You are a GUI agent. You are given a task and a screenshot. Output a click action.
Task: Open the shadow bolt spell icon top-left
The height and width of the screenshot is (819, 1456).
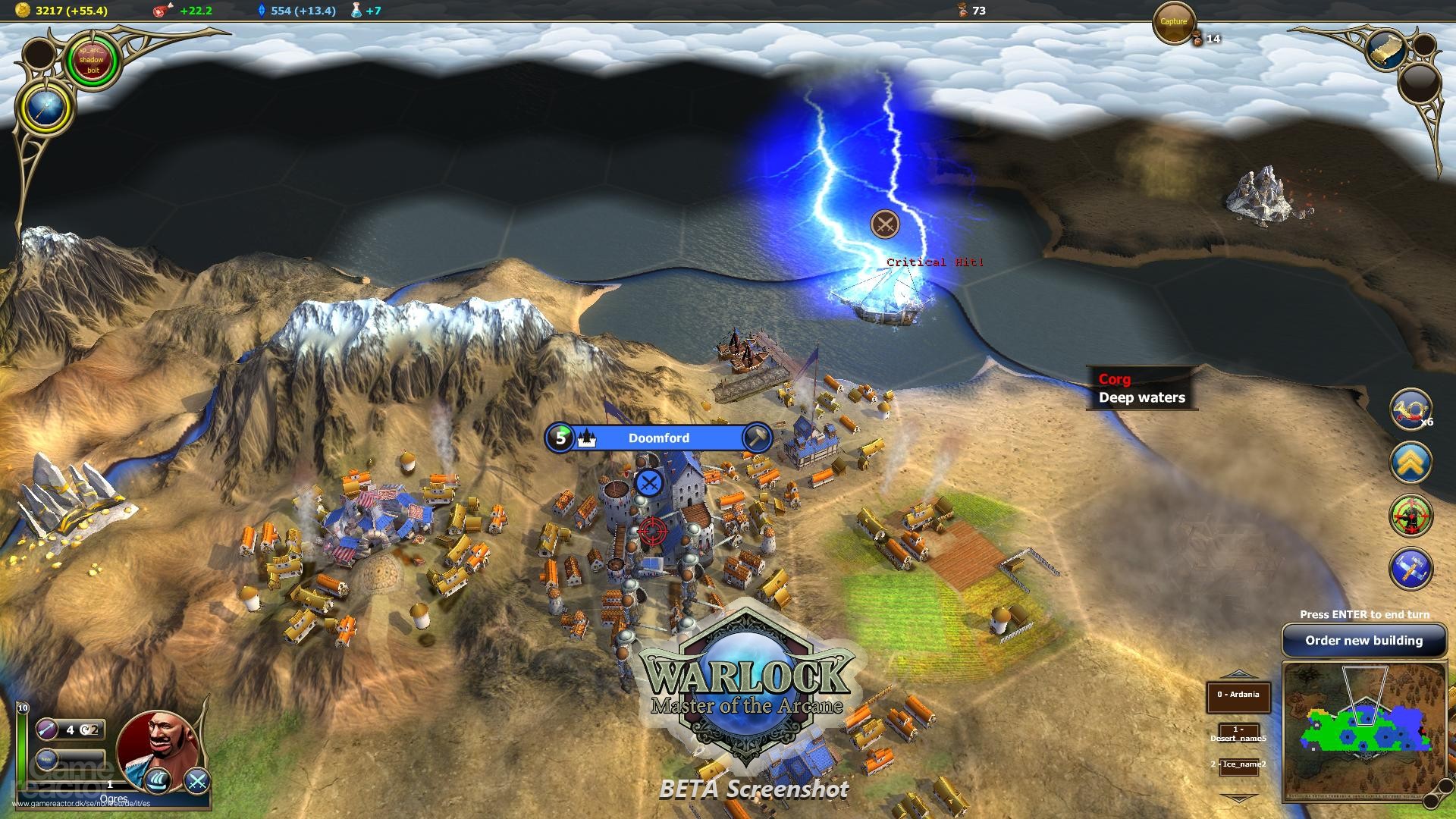91,59
